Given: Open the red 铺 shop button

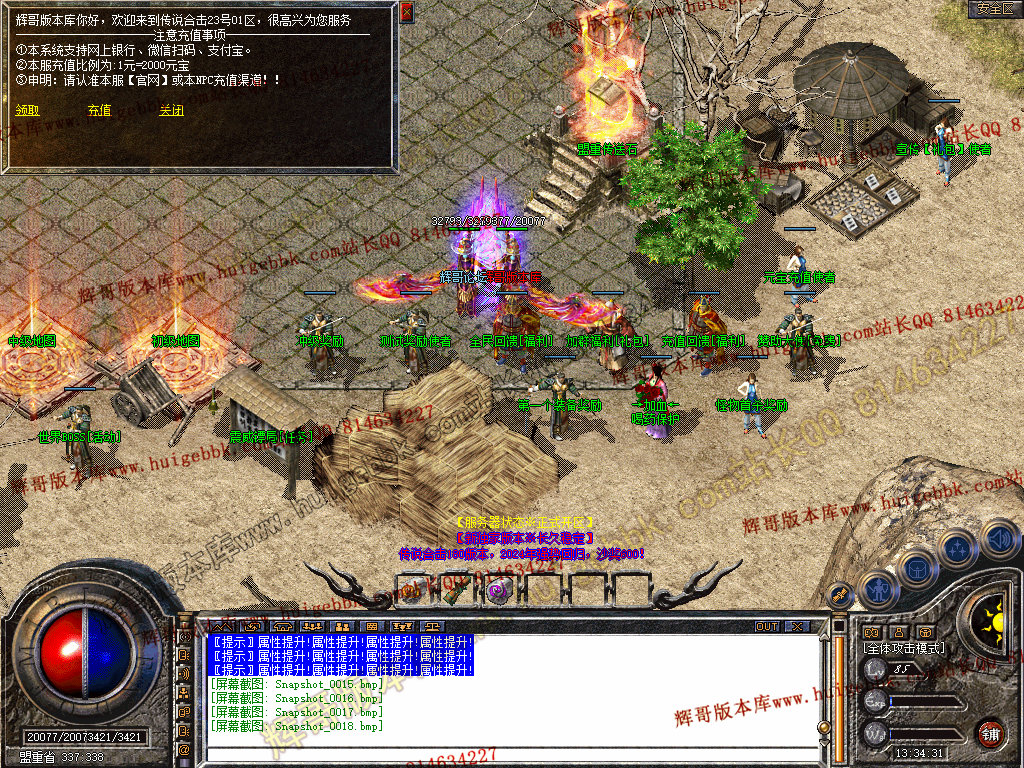Looking at the screenshot, I should (991, 732).
